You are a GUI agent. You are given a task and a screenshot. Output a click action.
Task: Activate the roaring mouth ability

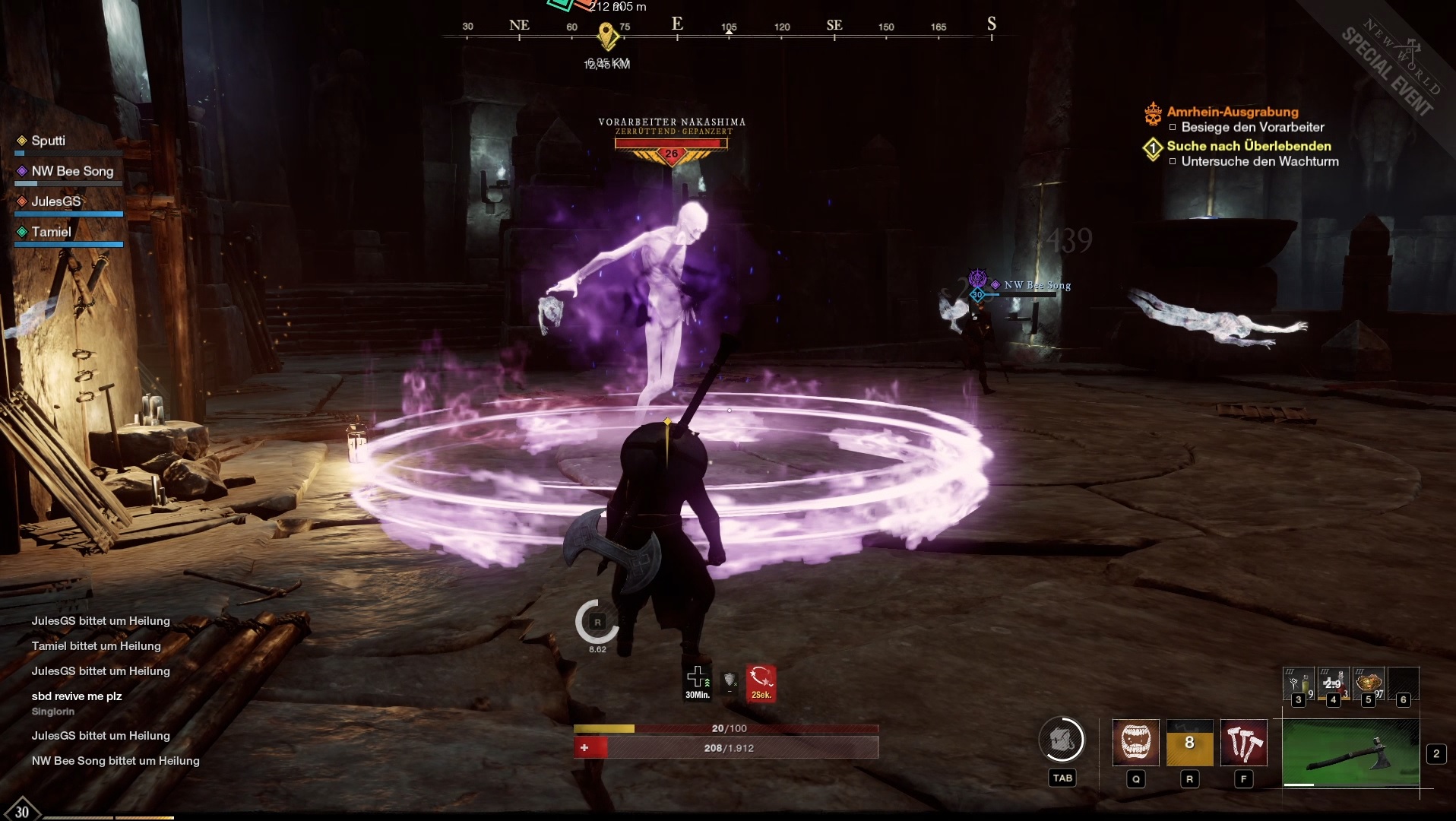click(x=1135, y=742)
